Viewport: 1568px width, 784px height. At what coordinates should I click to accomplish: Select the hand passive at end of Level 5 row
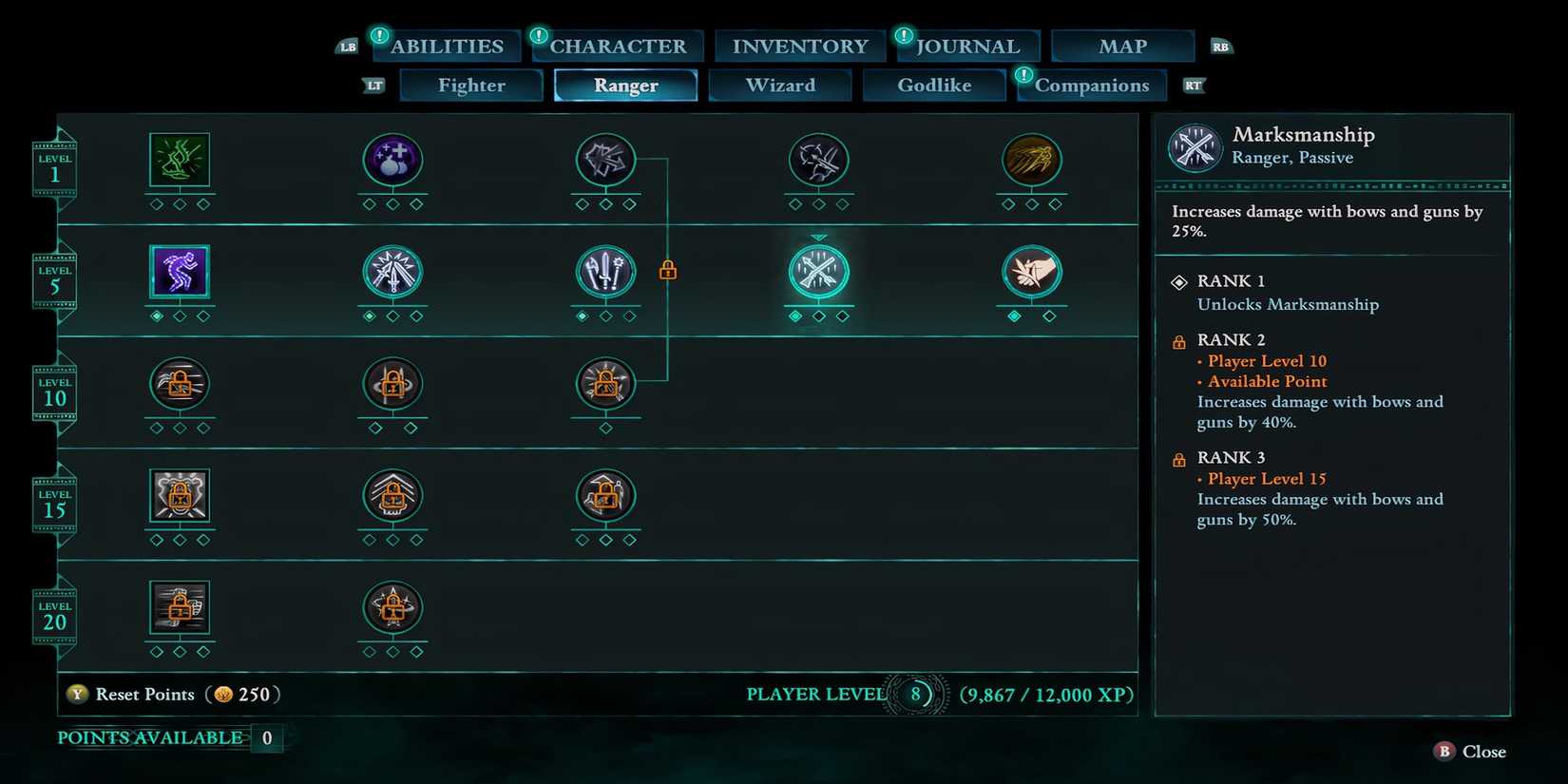(1032, 276)
